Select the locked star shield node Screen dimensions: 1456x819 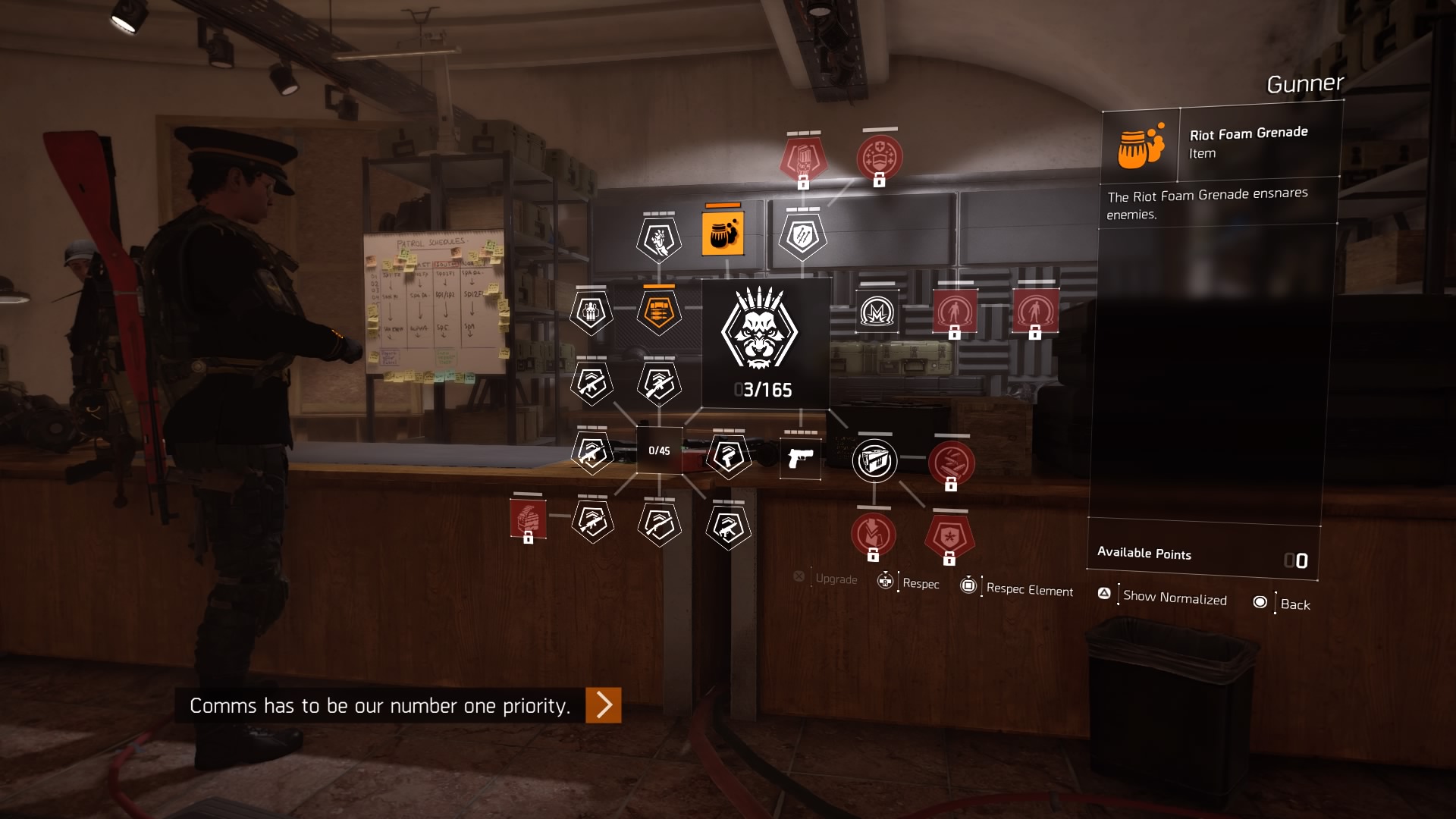[949, 536]
